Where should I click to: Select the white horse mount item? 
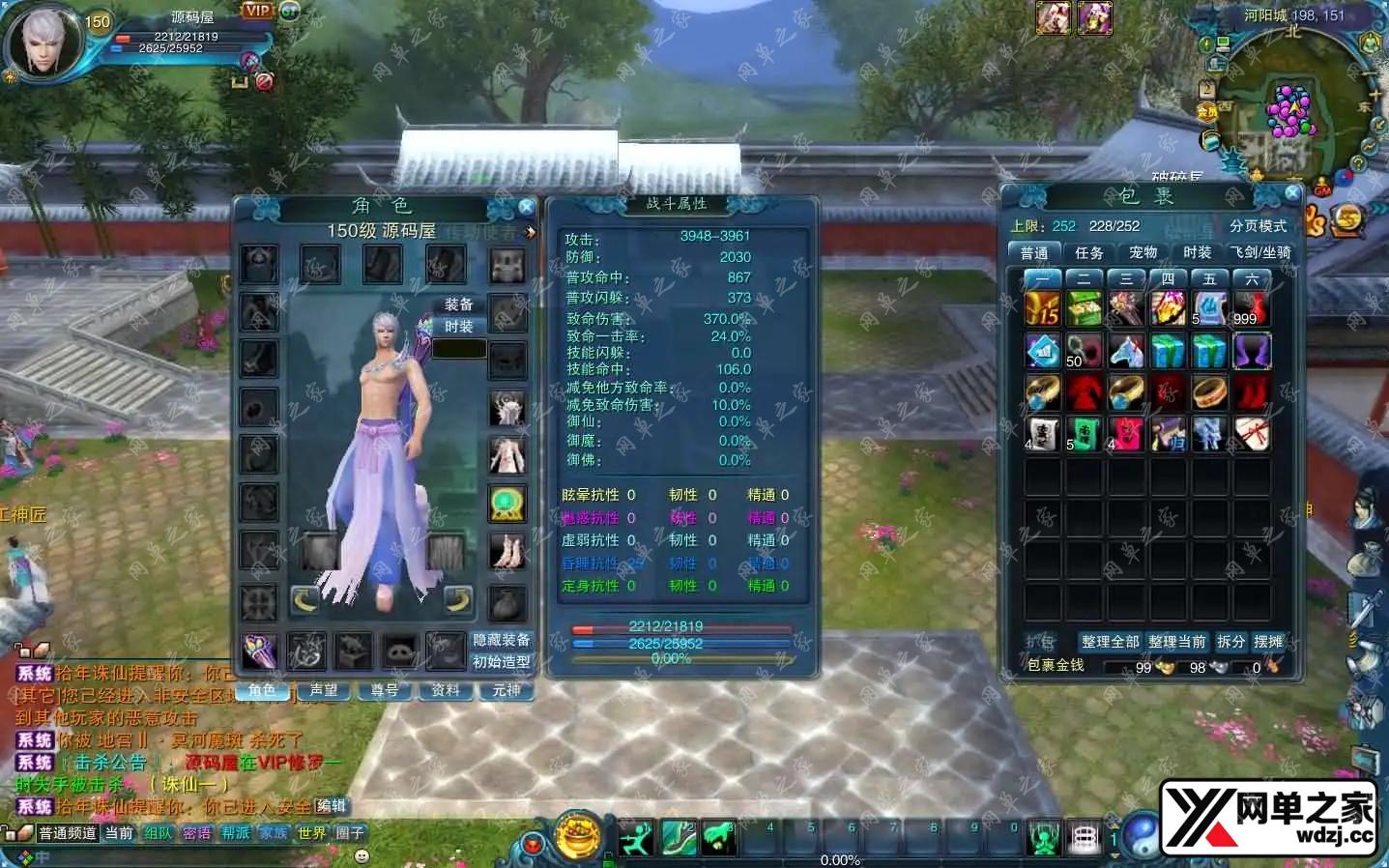click(x=1126, y=351)
